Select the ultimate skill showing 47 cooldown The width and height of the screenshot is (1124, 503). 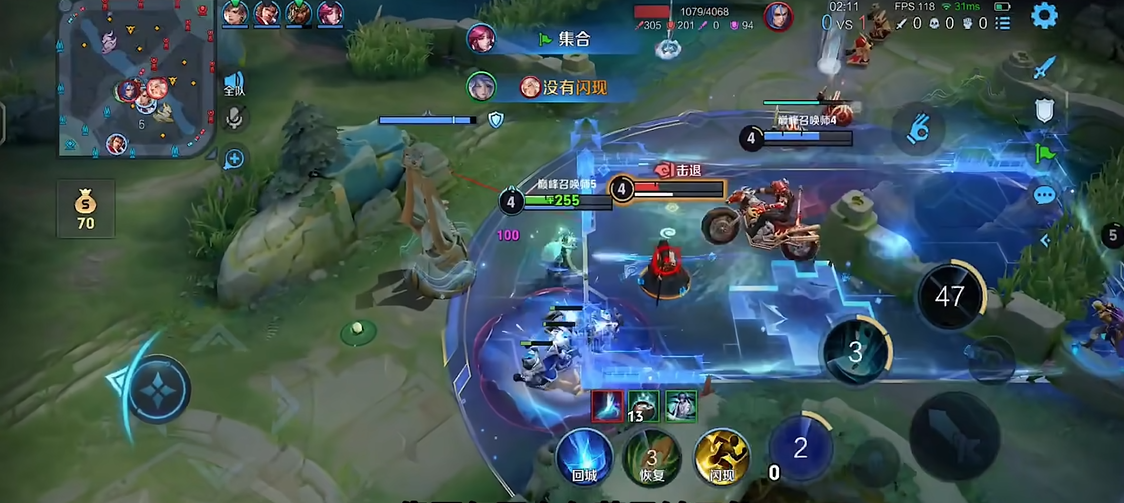tap(950, 296)
